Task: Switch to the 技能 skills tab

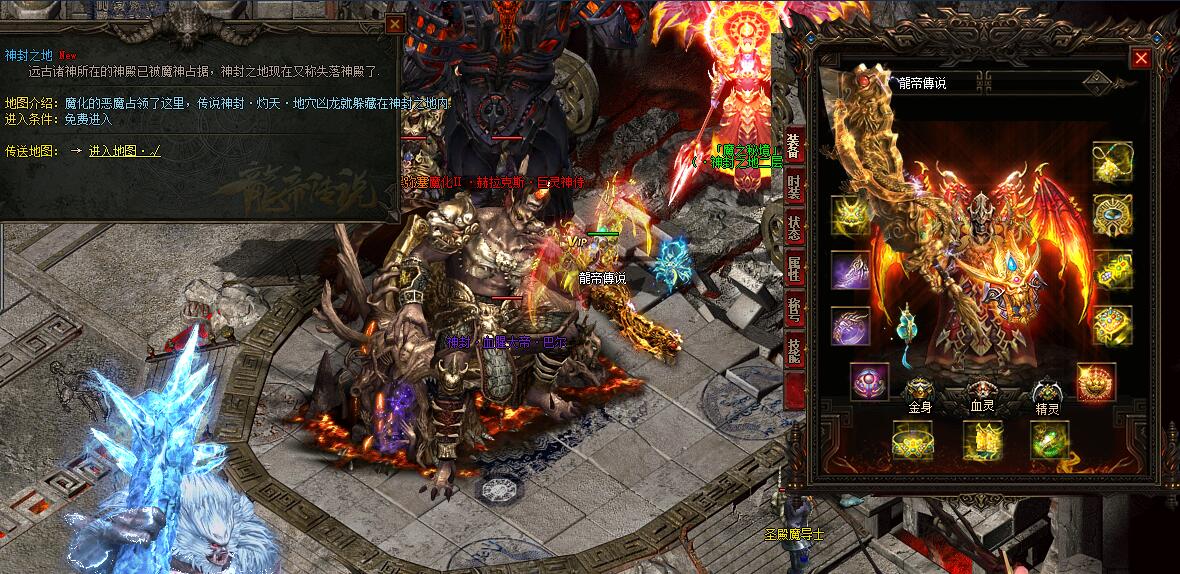Action: click(794, 350)
